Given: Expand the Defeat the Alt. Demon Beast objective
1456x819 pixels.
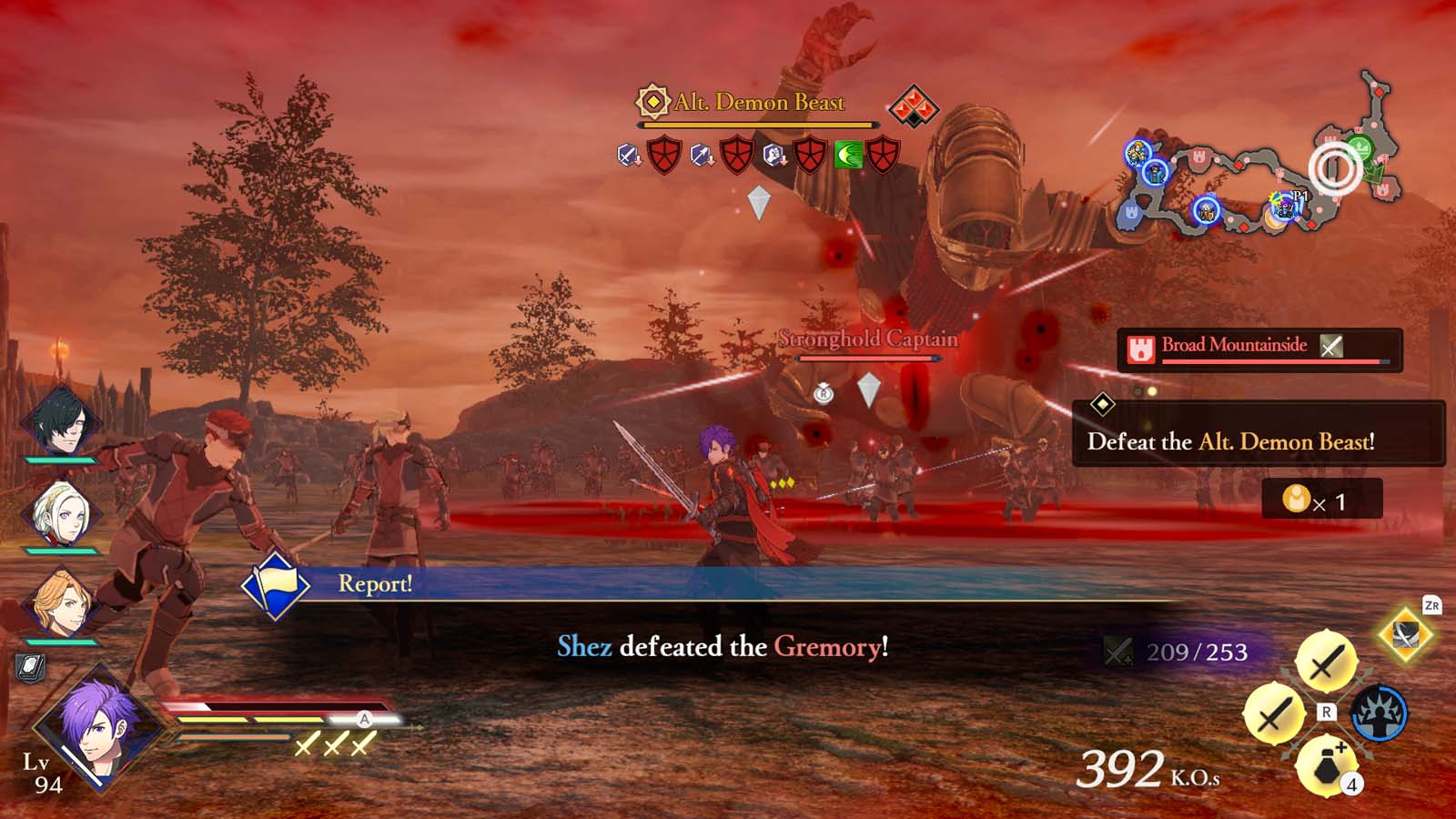Looking at the screenshot, I should click(x=1230, y=444).
